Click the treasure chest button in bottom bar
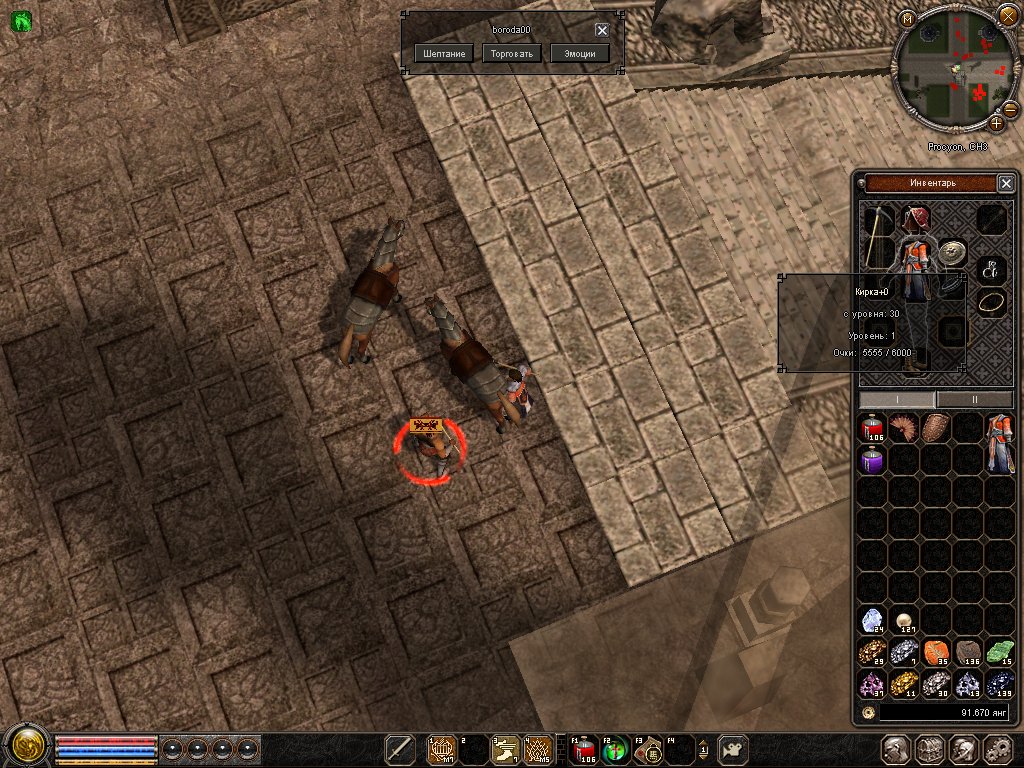The width and height of the screenshot is (1024, 768). tap(930, 749)
